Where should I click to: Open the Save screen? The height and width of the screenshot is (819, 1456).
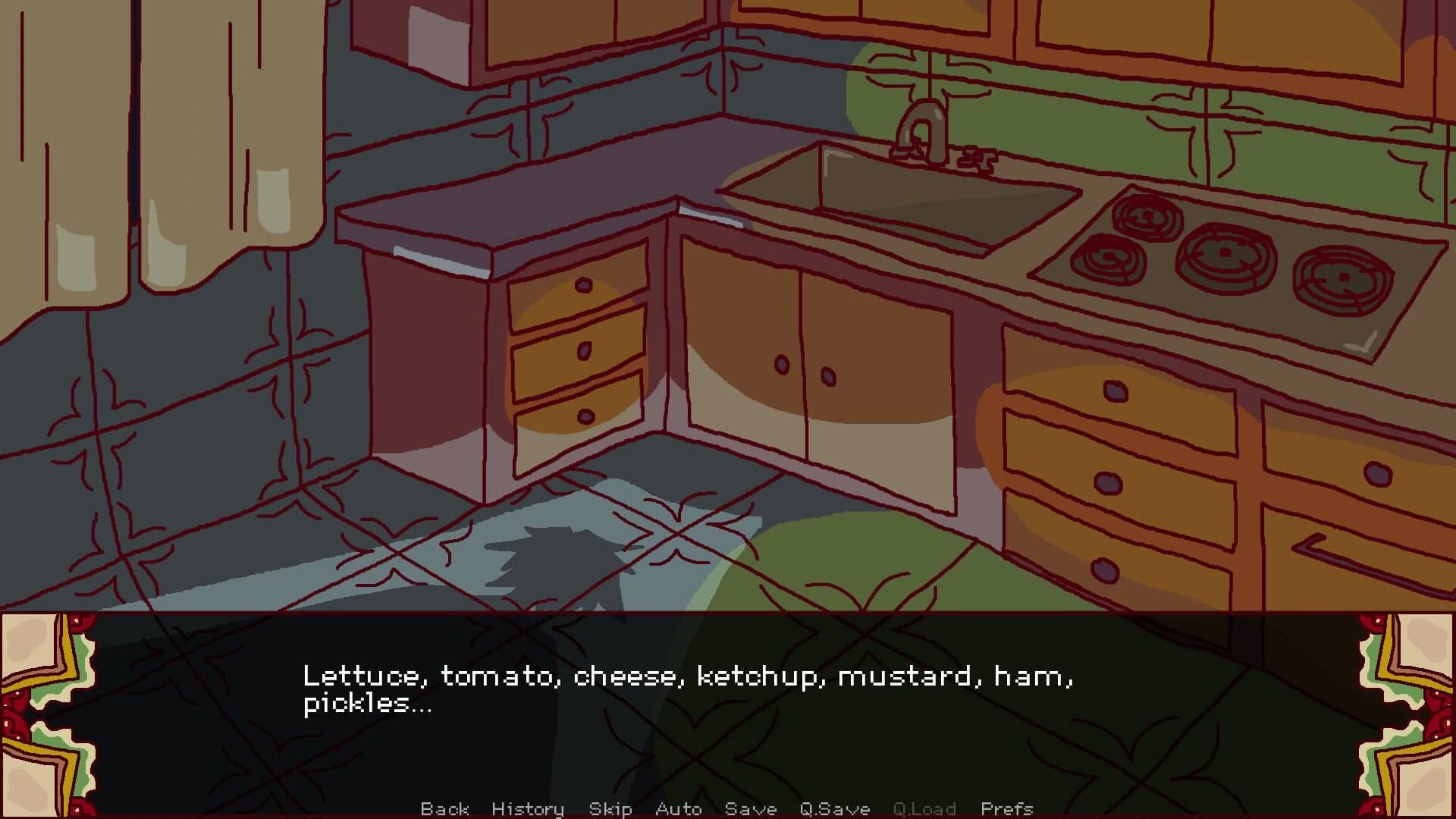(751, 808)
